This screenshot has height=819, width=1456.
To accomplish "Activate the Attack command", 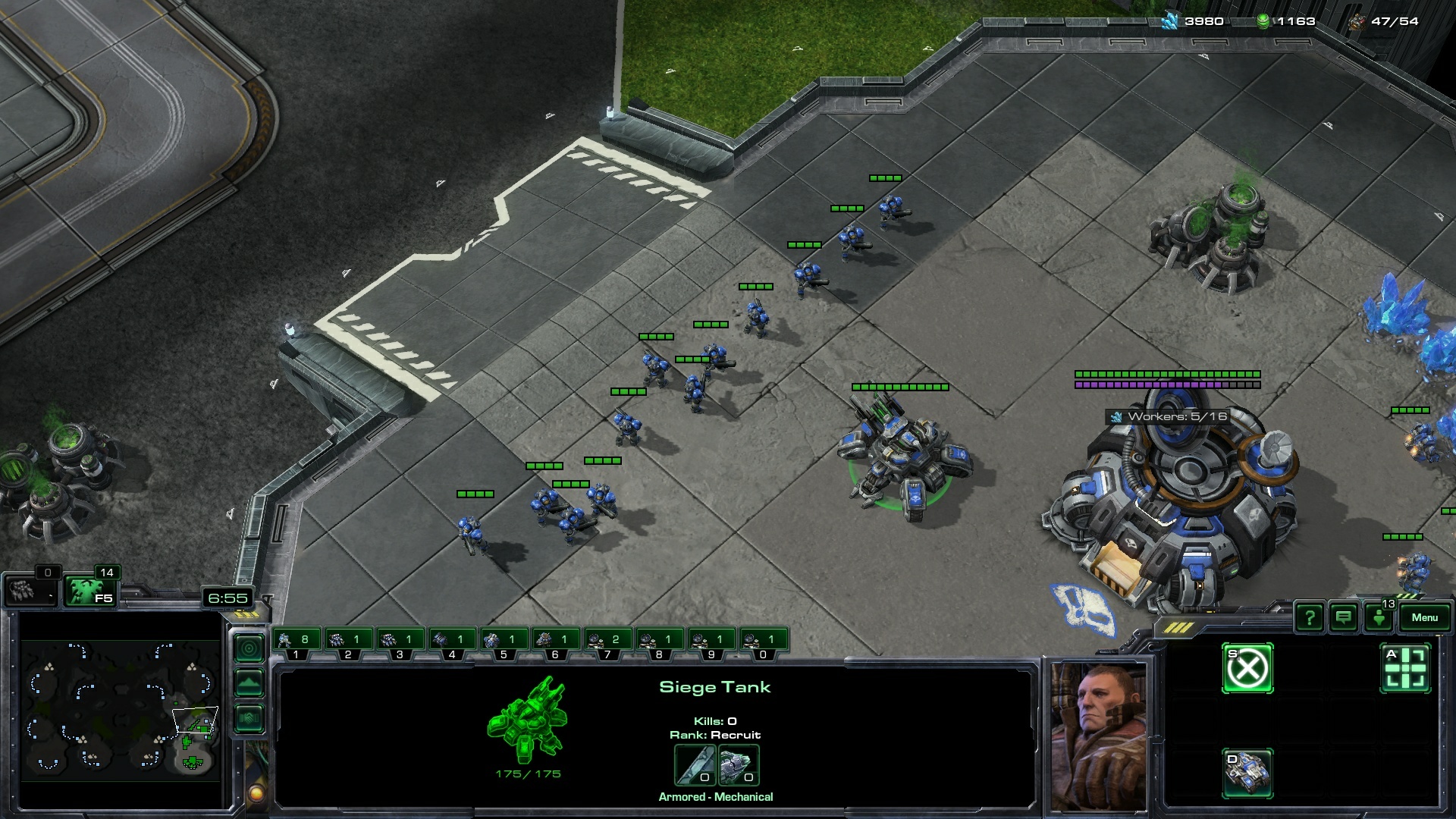I will pyautogui.click(x=1405, y=669).
